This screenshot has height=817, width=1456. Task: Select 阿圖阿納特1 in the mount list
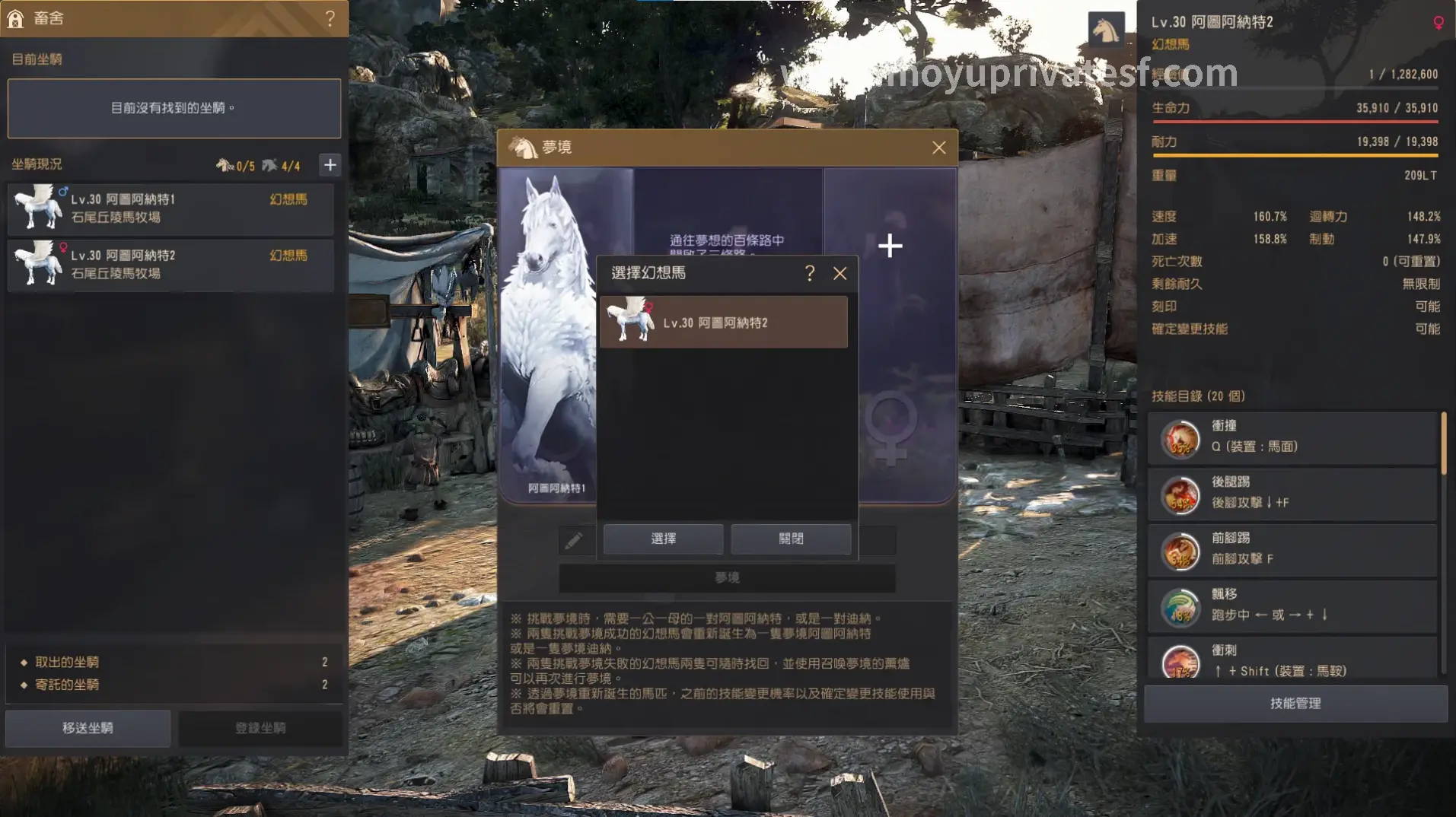coord(171,208)
